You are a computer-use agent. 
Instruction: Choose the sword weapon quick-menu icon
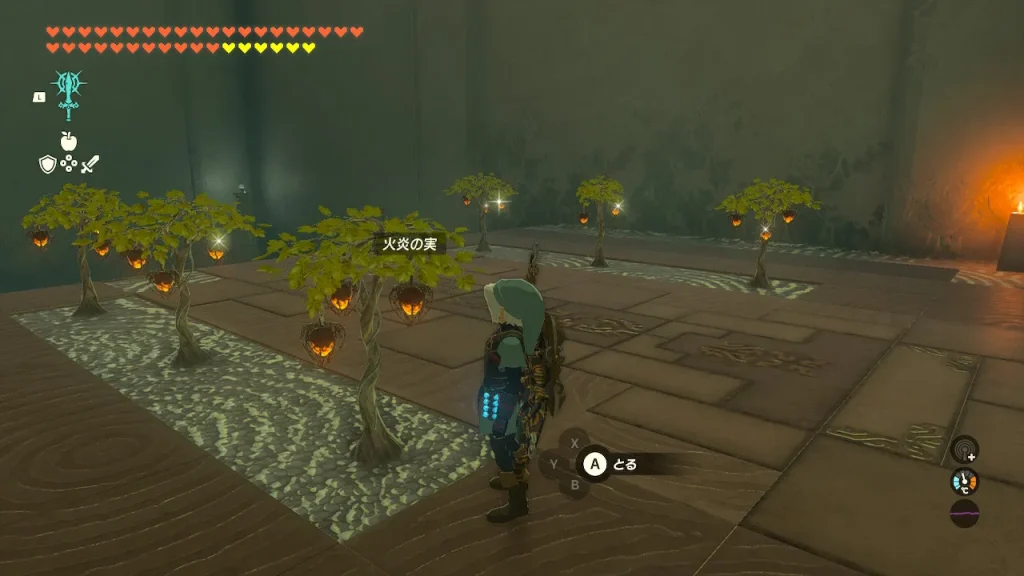coord(90,164)
